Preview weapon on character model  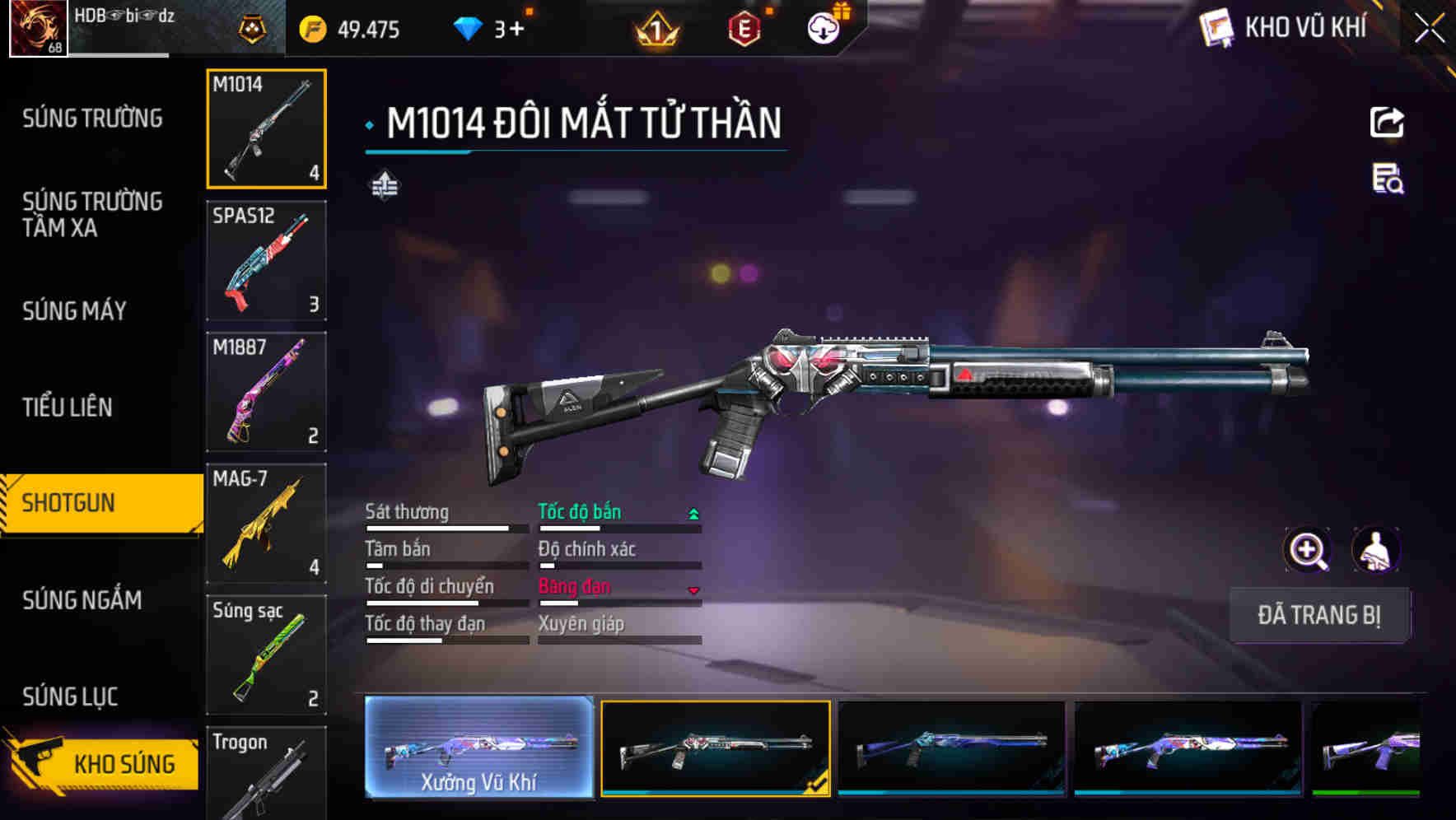click(1375, 550)
